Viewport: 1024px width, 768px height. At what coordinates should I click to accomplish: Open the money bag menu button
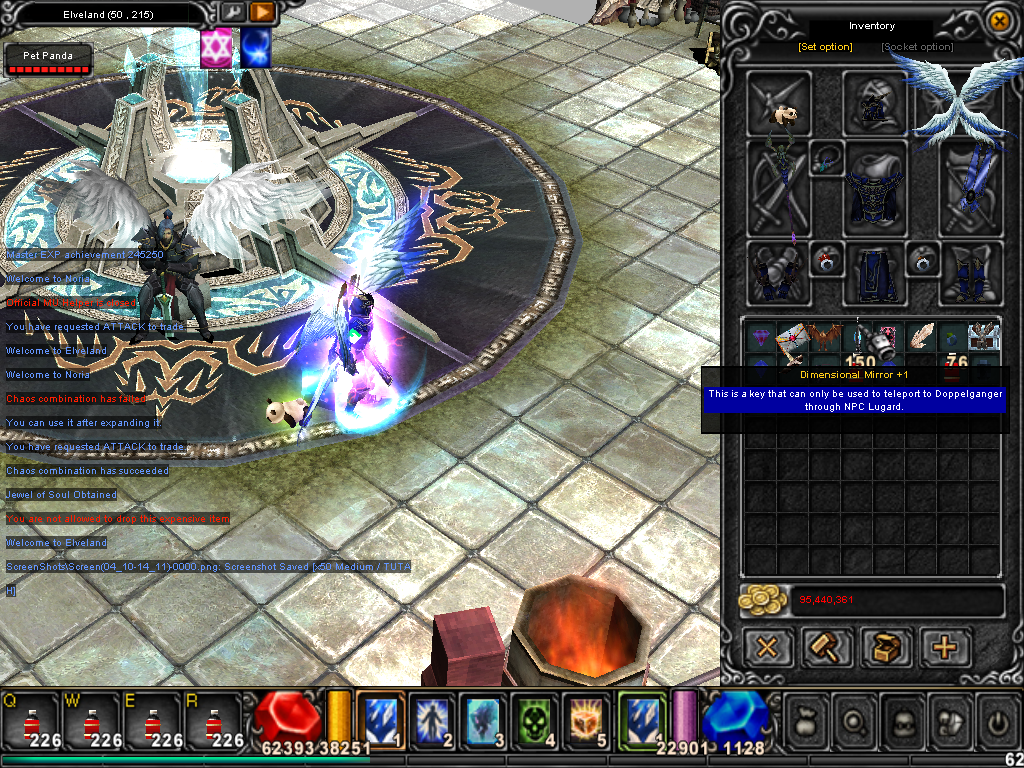807,720
